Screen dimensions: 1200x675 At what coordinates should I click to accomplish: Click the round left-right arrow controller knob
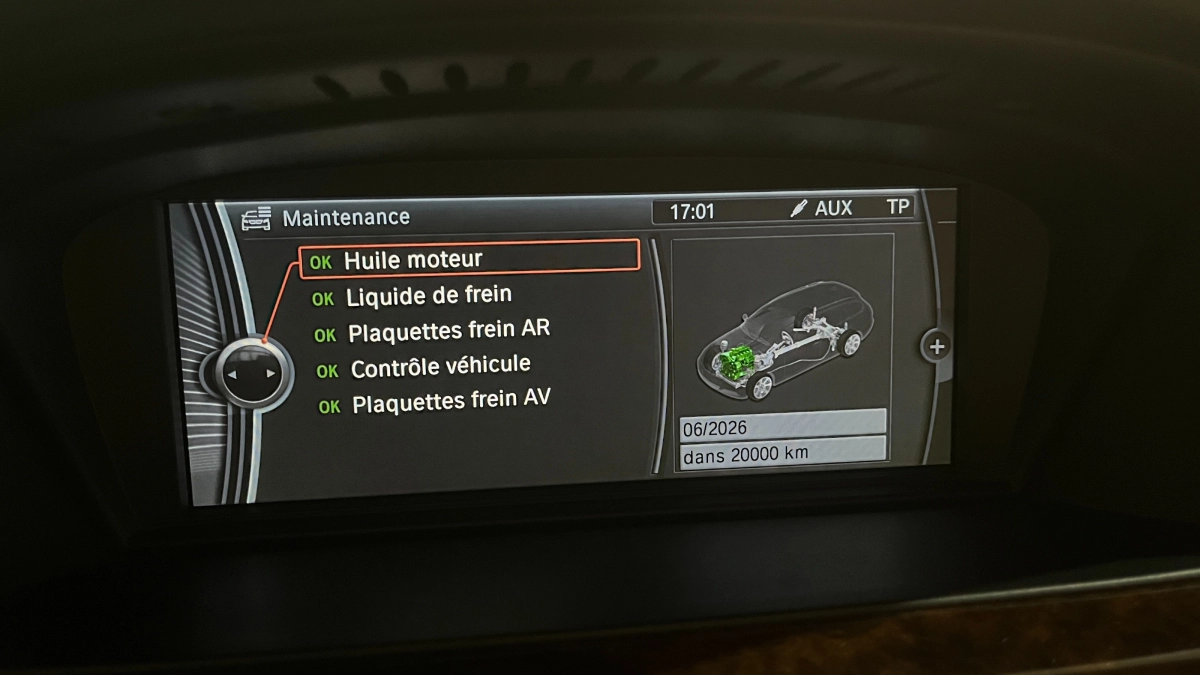tap(250, 373)
